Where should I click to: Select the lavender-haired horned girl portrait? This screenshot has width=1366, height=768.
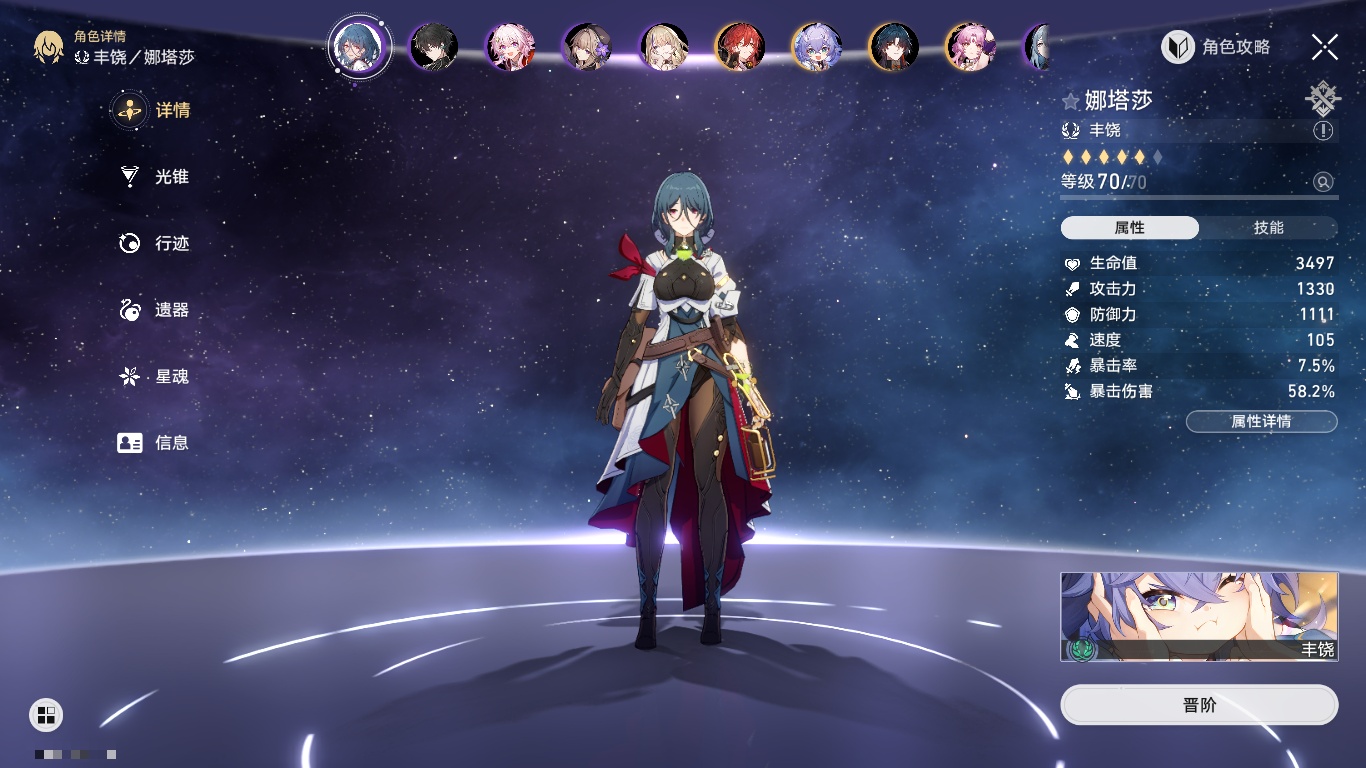point(817,47)
